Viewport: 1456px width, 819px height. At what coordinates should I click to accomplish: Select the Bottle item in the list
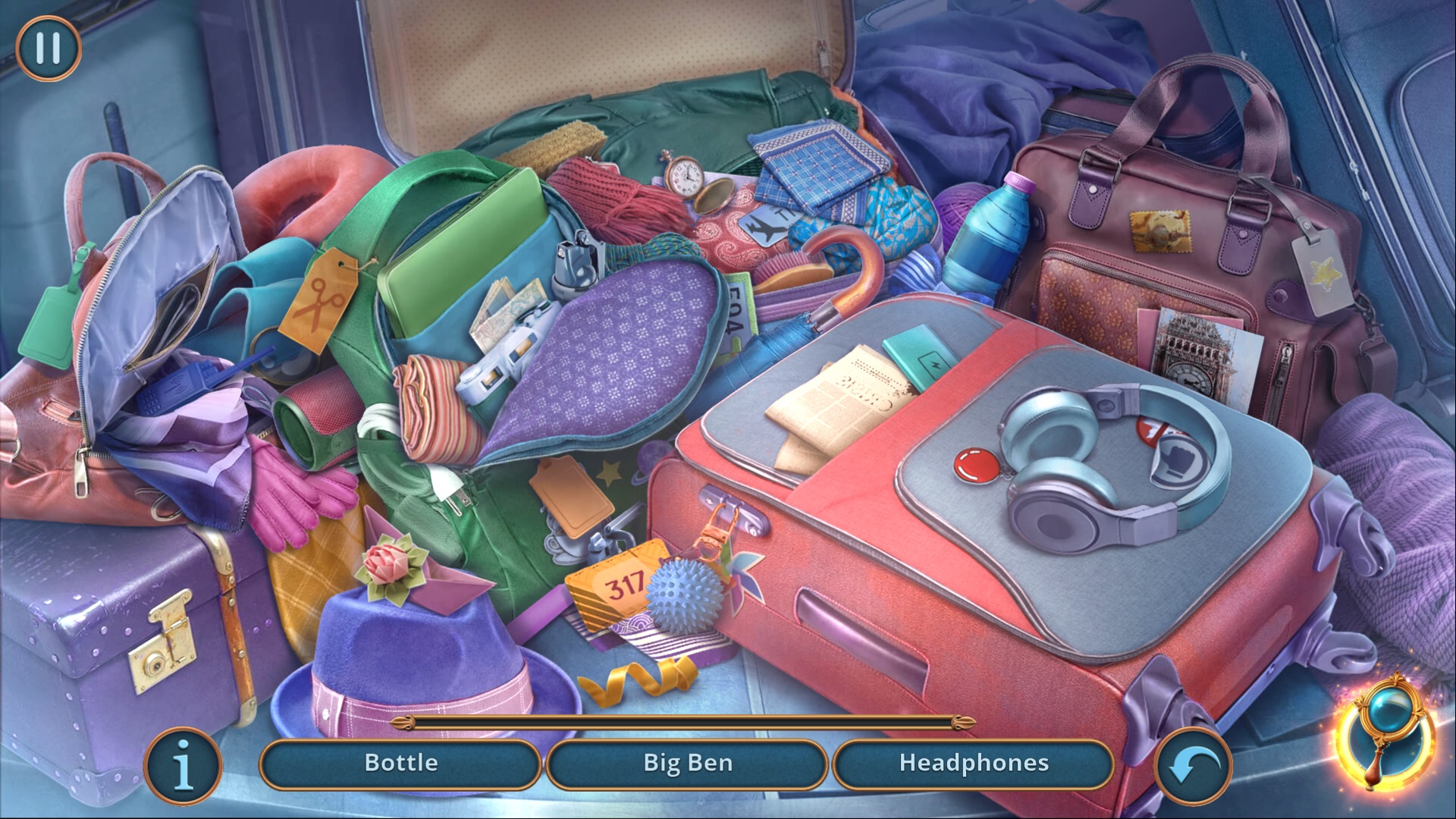[x=400, y=764]
